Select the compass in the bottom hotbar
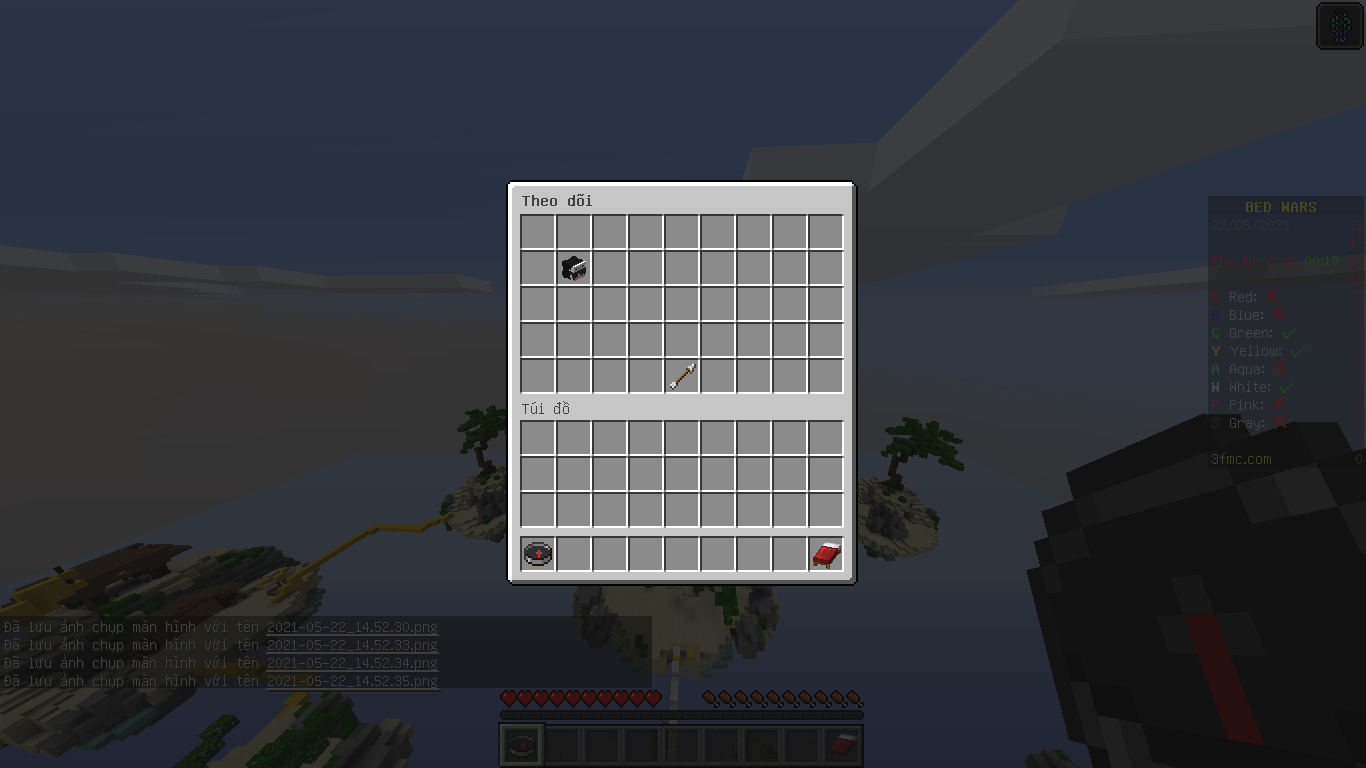This screenshot has height=768, width=1366. [x=520, y=743]
